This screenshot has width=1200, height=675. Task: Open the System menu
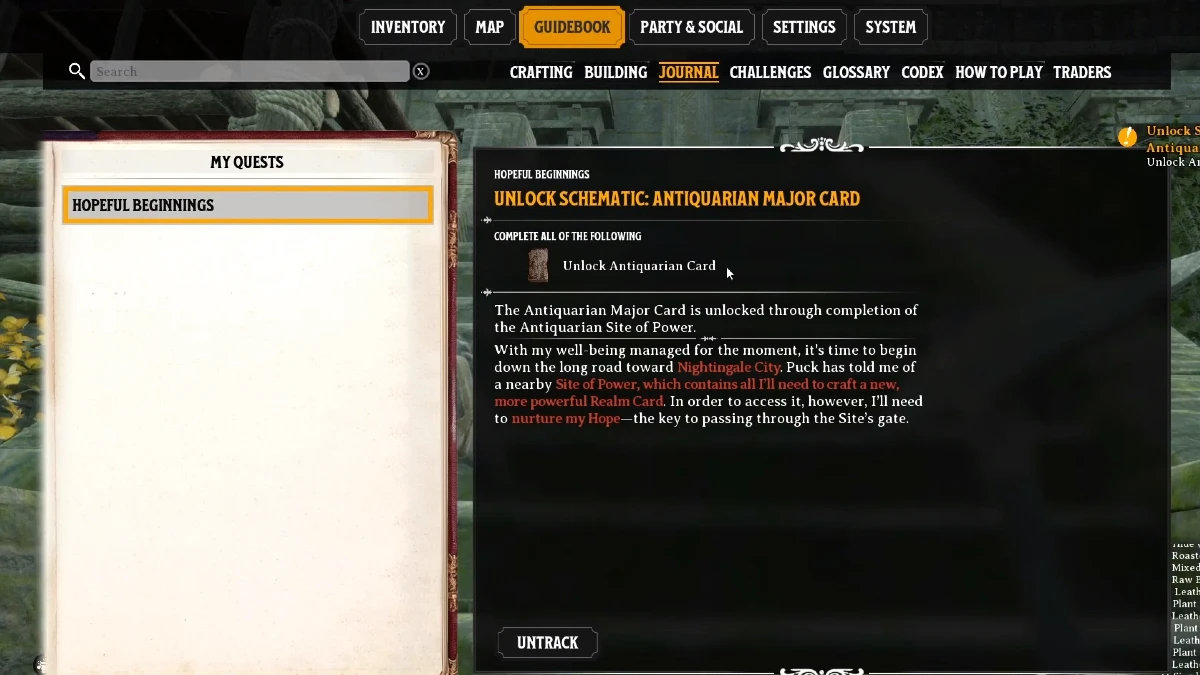coord(890,27)
